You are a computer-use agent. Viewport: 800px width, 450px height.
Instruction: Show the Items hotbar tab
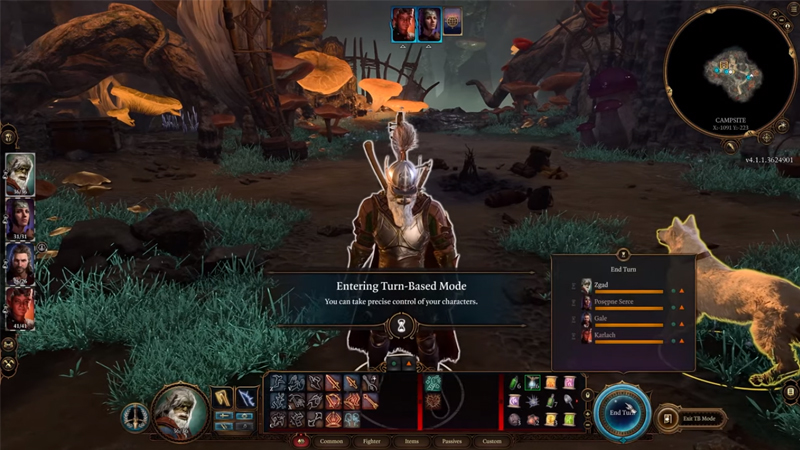[x=409, y=440]
